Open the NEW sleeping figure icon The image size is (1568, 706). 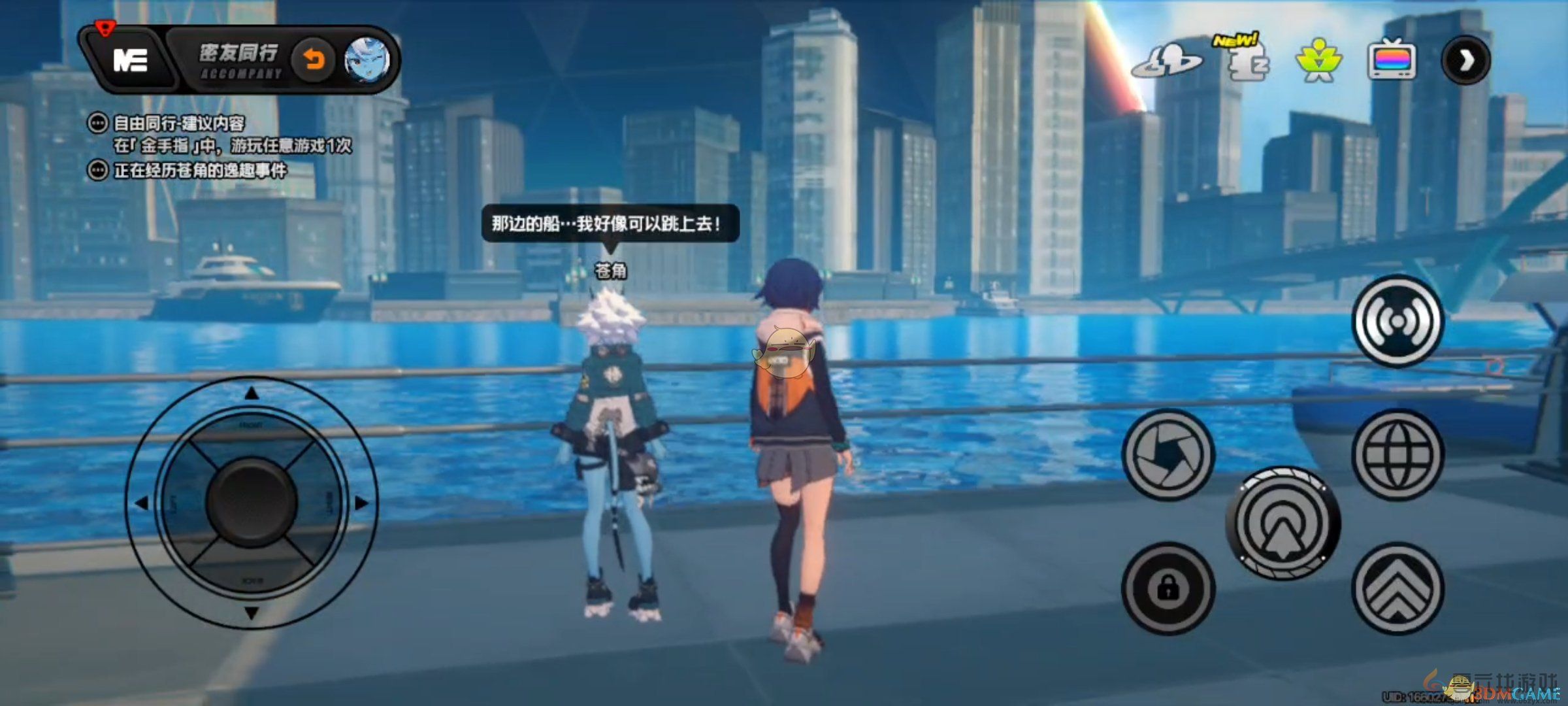[x=1245, y=61]
